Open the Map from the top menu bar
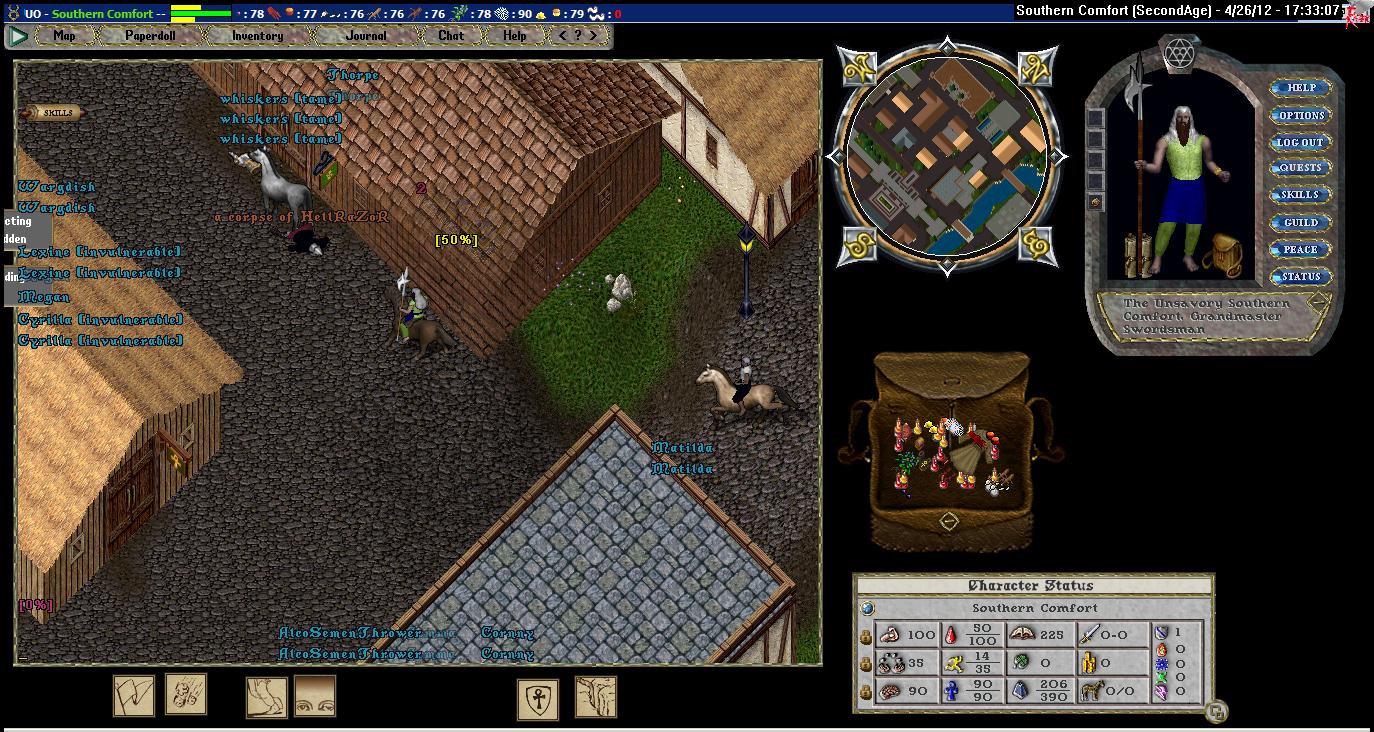Viewport: 1374px width, 732px height. tap(64, 36)
